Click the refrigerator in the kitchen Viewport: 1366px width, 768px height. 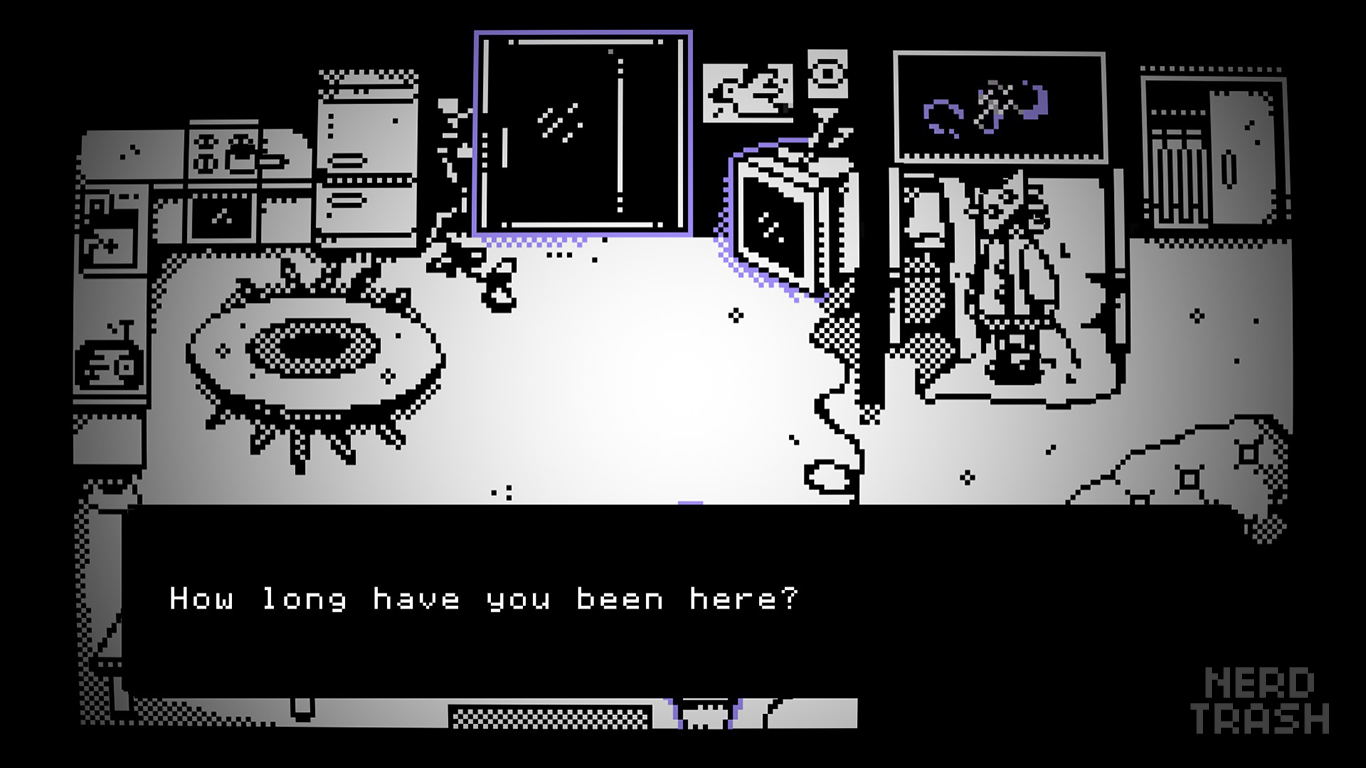[365, 165]
